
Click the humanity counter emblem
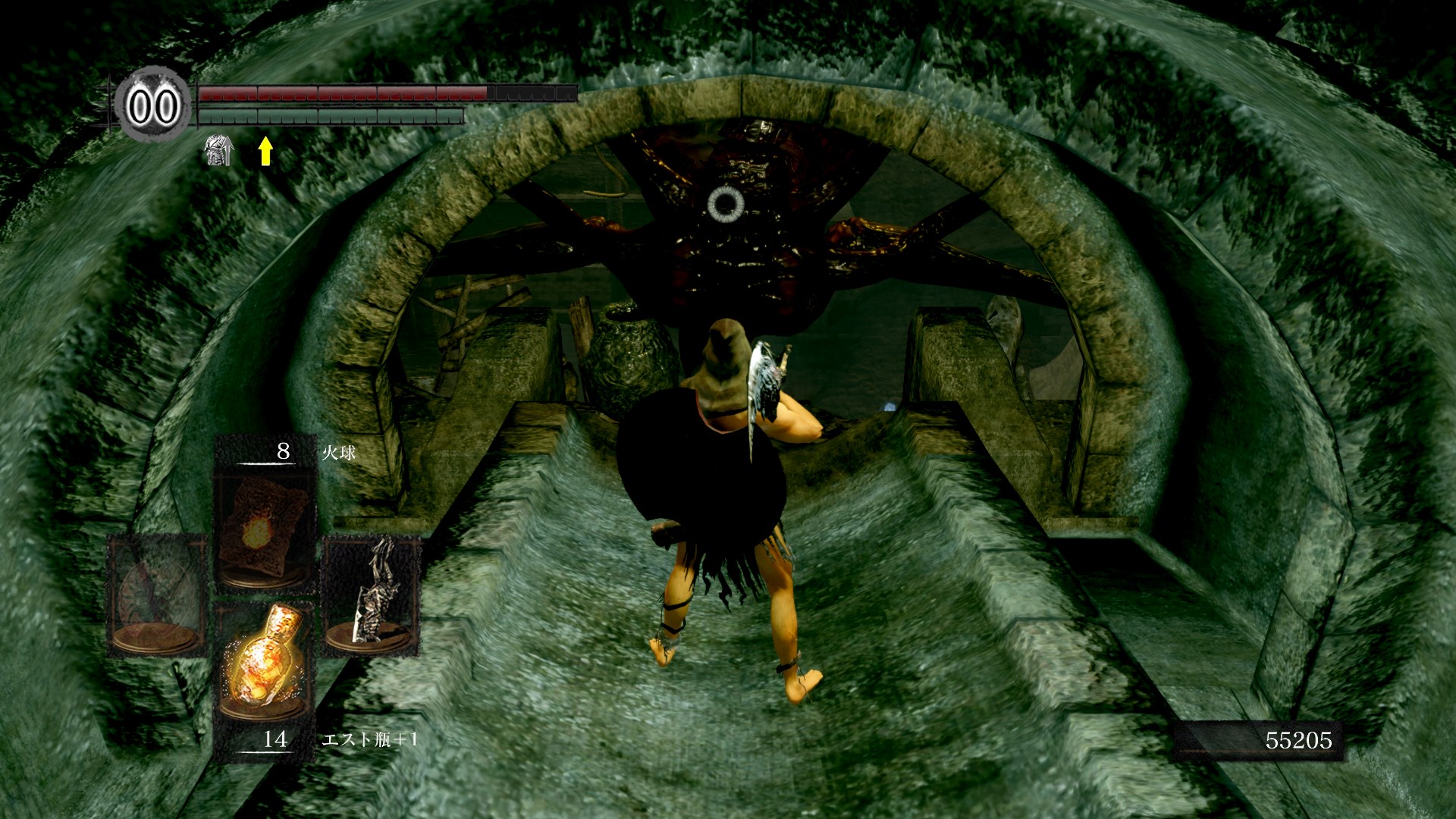point(153,106)
